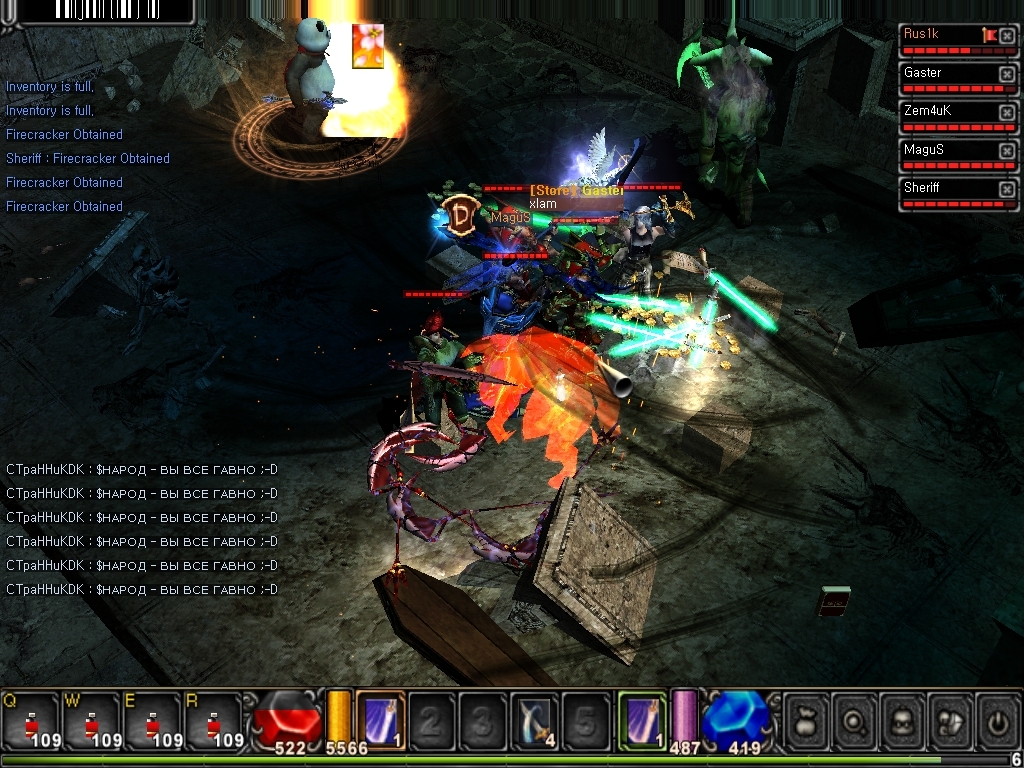Select party member Rus1k

[x=940, y=35]
